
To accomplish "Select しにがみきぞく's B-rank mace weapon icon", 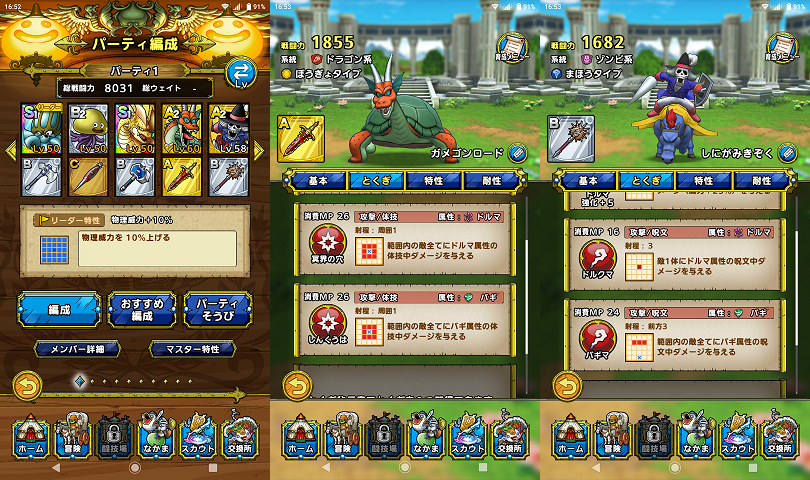I will point(571,138).
